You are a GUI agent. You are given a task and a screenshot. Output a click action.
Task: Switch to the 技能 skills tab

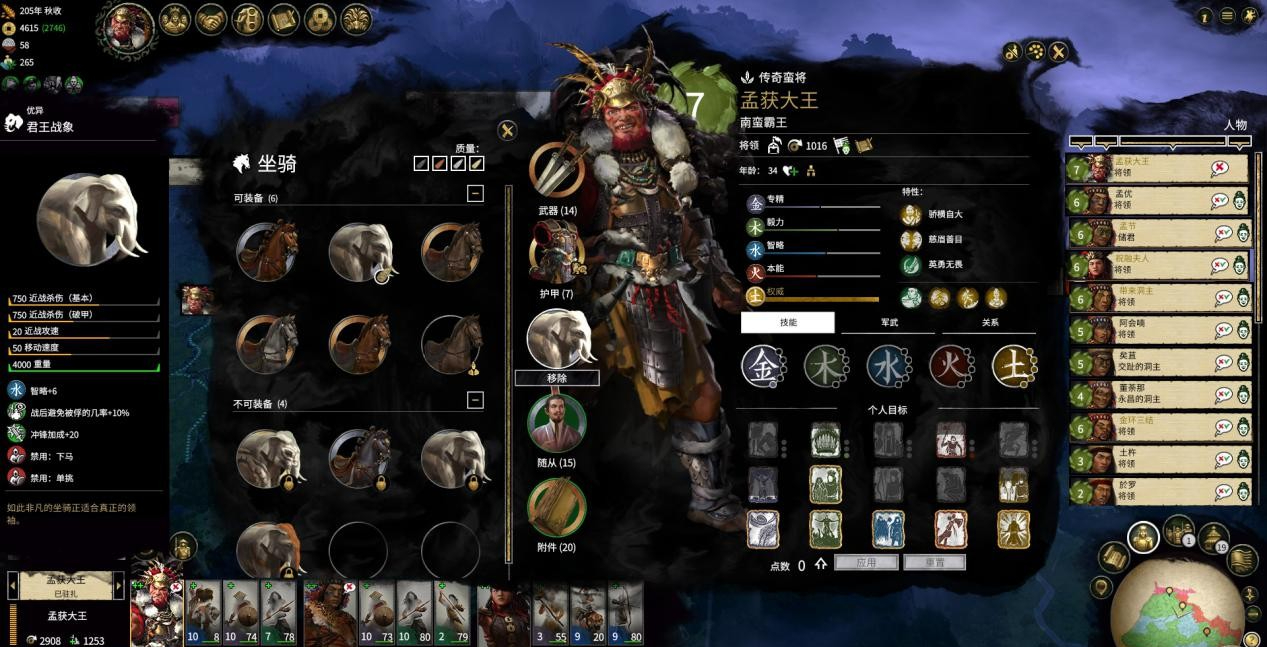[787, 322]
